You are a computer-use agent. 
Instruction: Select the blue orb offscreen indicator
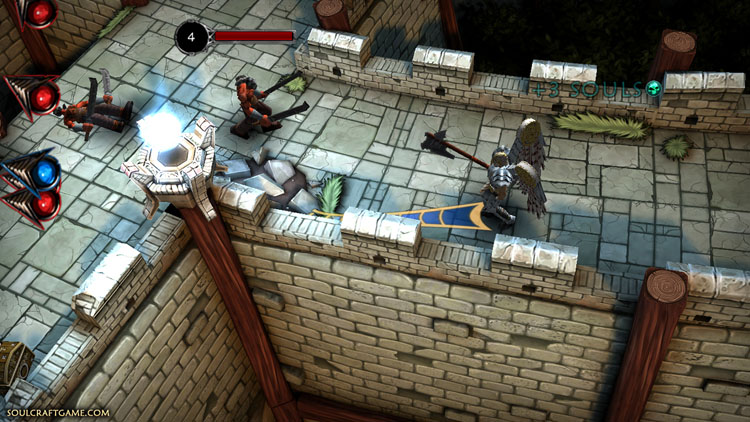pos(44,171)
